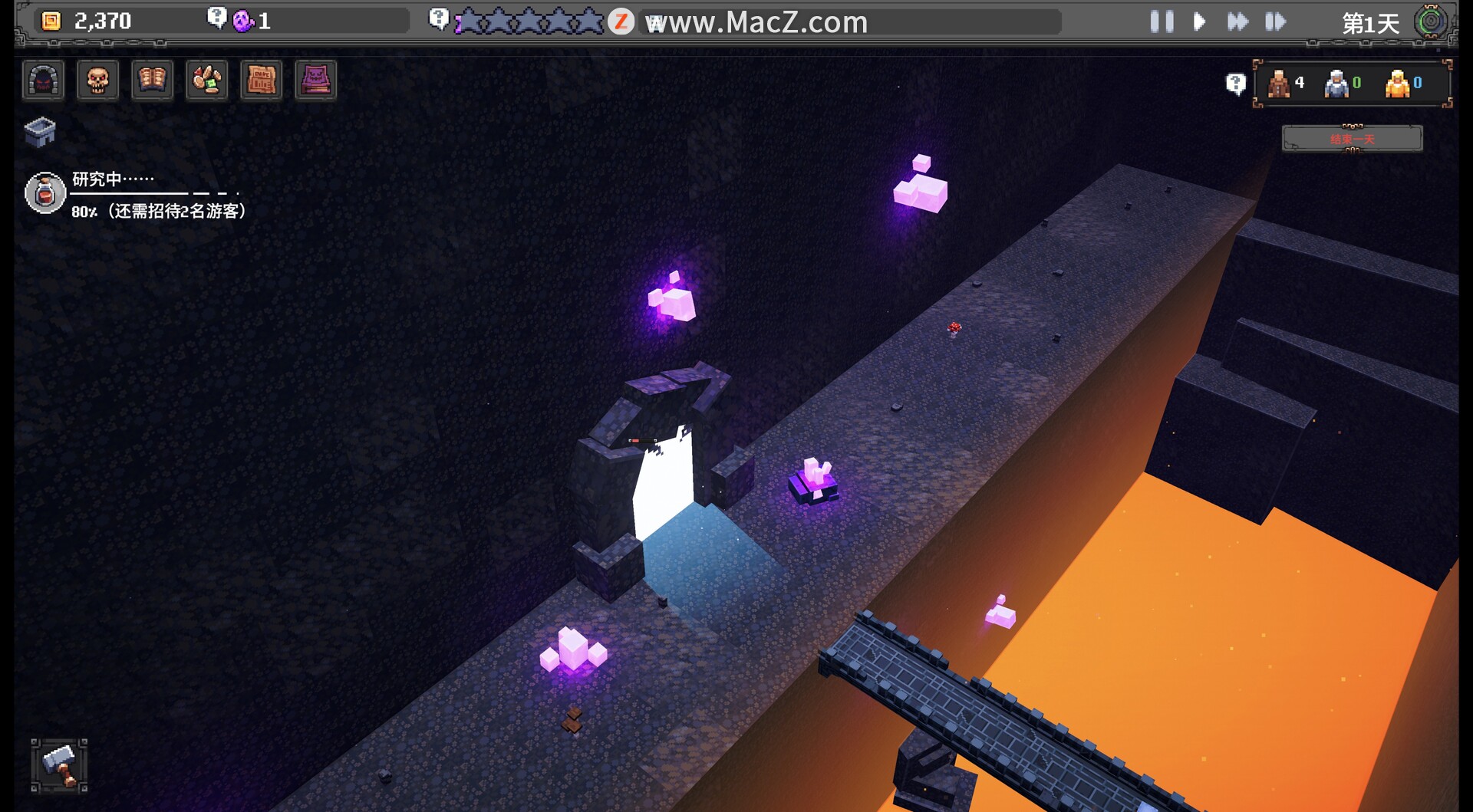The height and width of the screenshot is (812, 1473).
Task: Open the parchment blueprint menu
Action: (262, 81)
